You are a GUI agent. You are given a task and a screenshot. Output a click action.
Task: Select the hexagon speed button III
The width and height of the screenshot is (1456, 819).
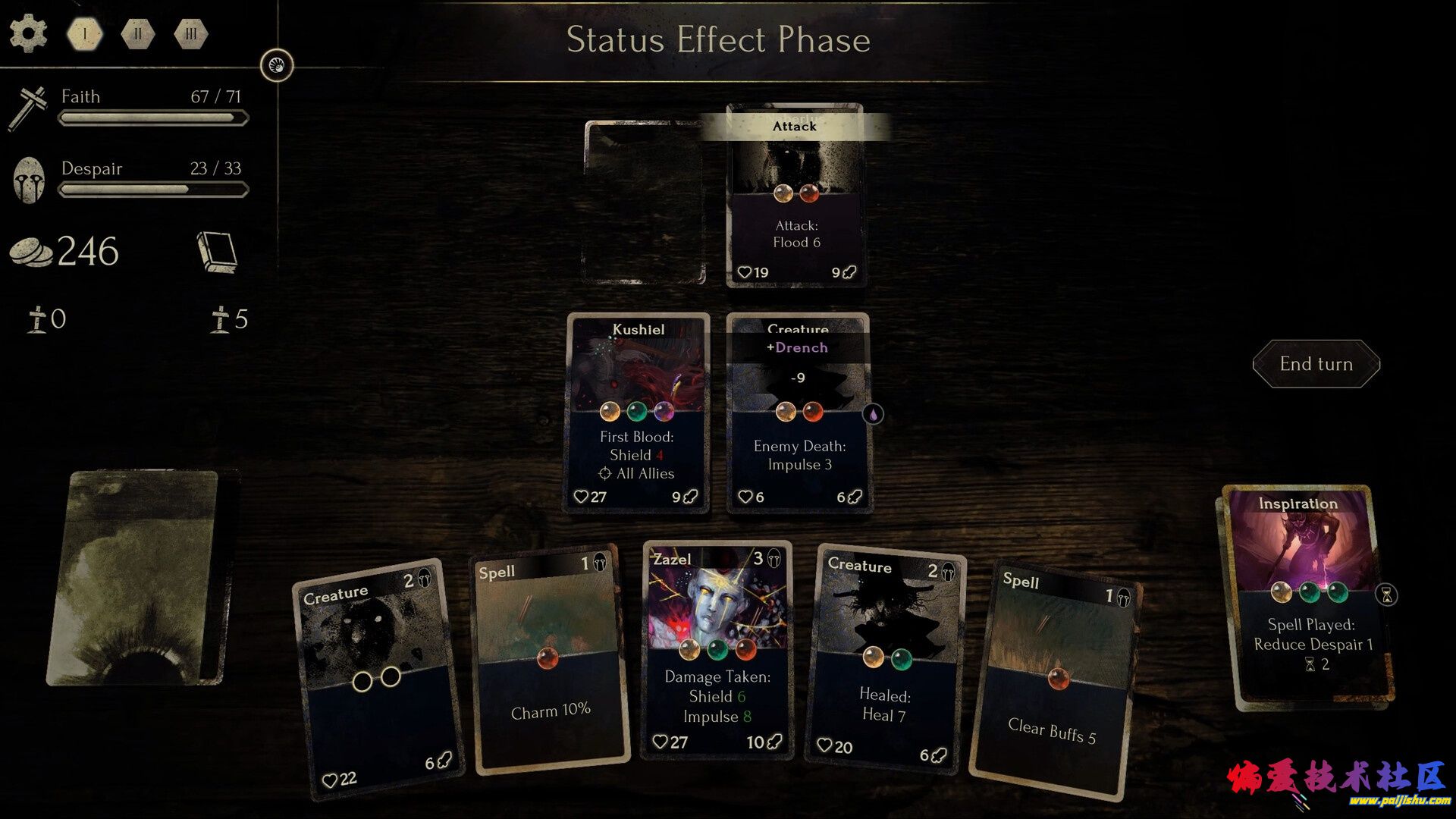pos(190,34)
